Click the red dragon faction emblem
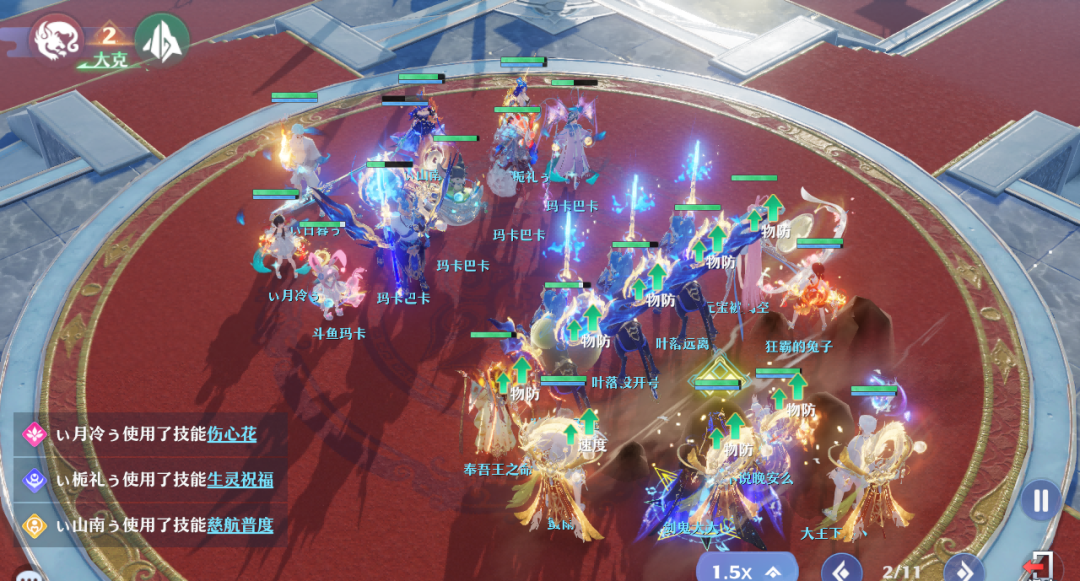This screenshot has width=1080, height=581. tap(55, 38)
